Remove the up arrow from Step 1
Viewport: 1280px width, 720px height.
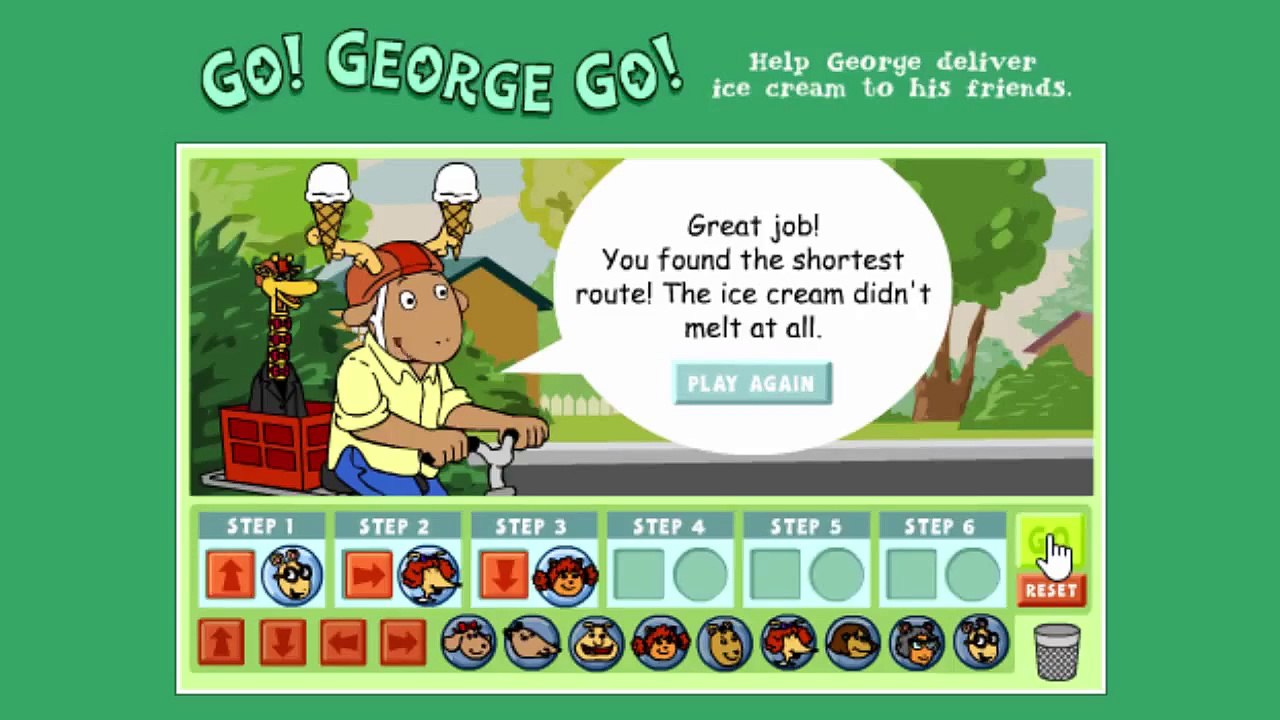click(x=231, y=571)
